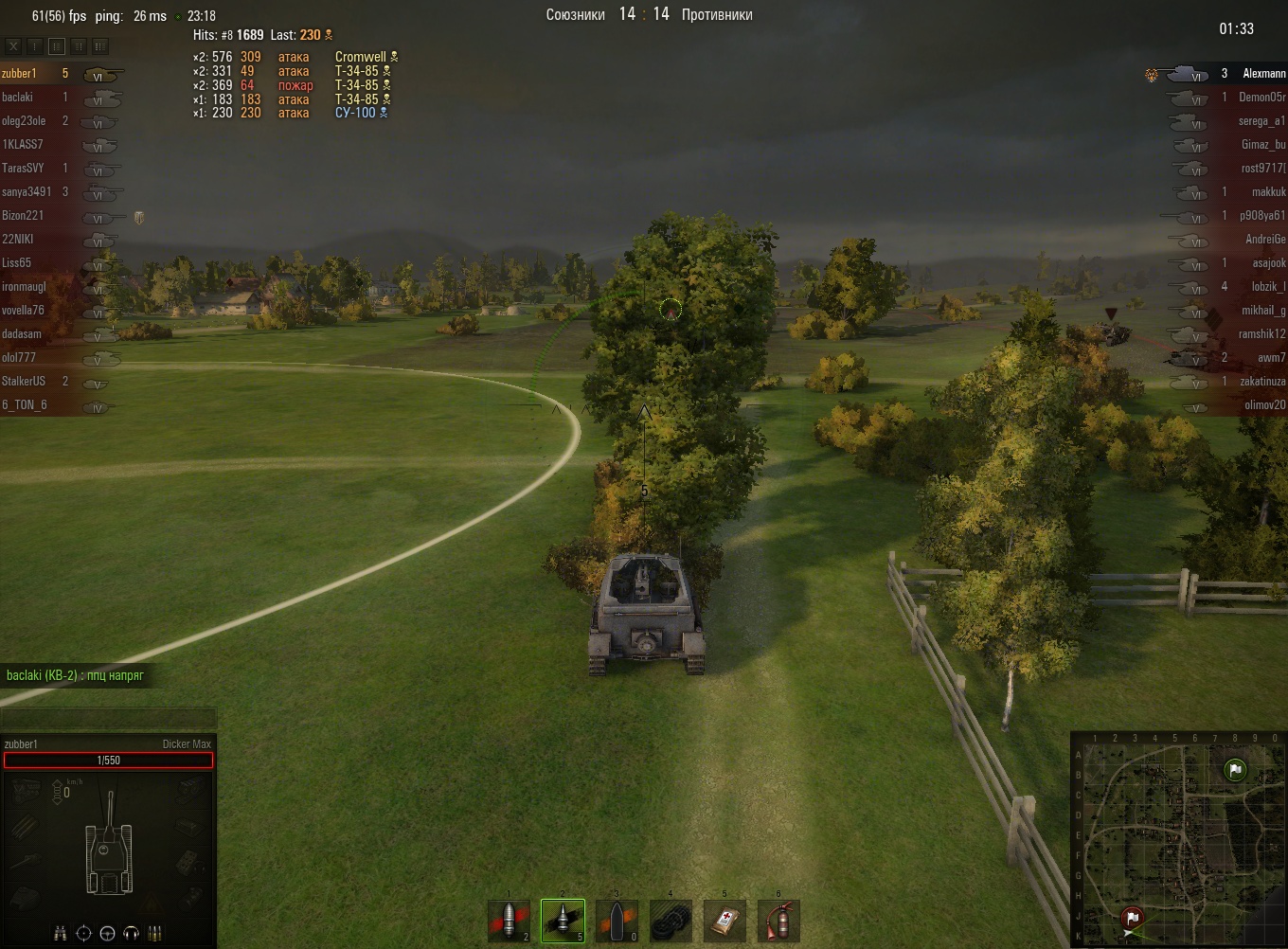The height and width of the screenshot is (949, 1288).
Task: Select the driver steering wheel crew icon
Action: pos(107,934)
